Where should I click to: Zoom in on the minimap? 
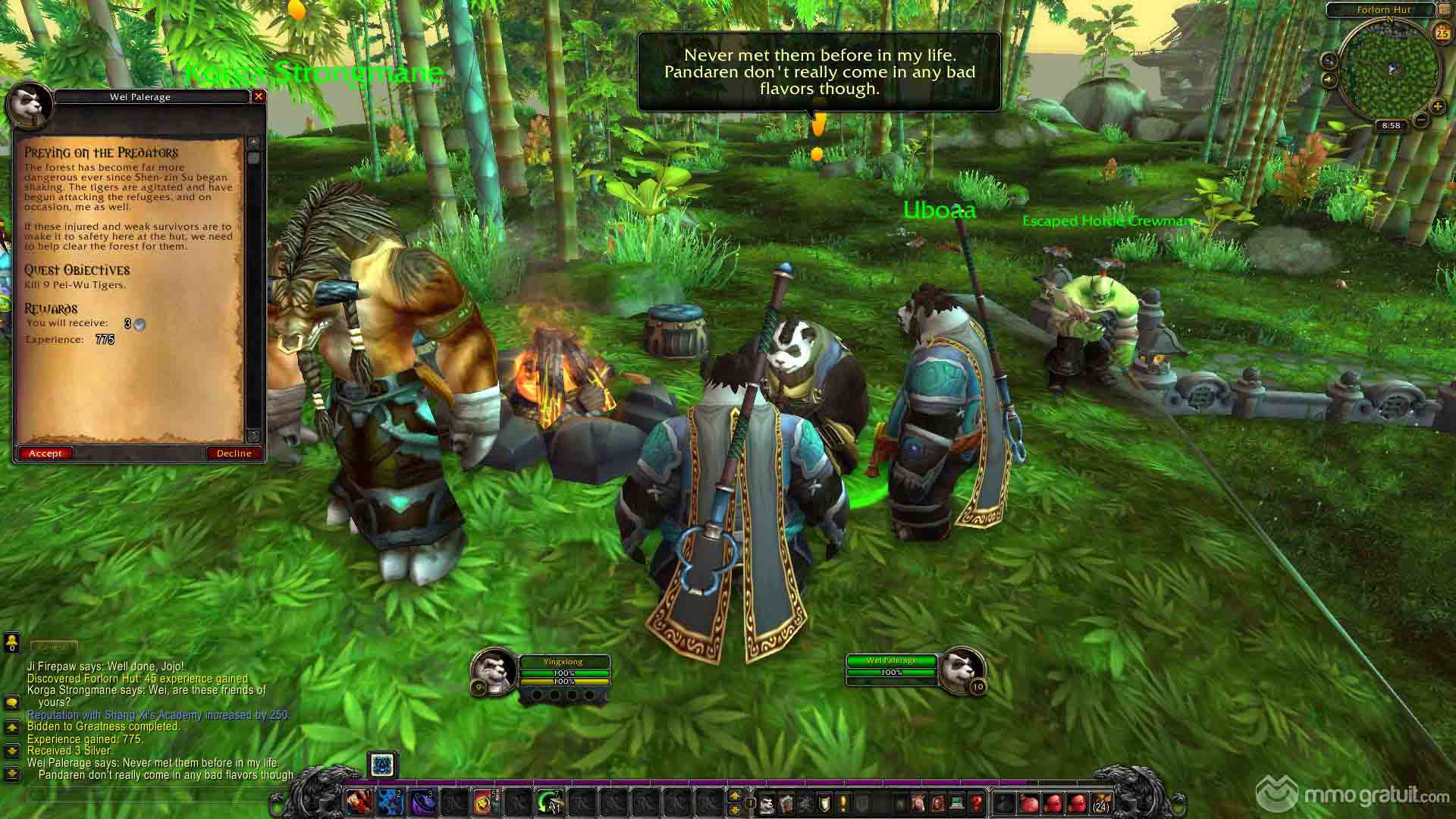[1437, 106]
